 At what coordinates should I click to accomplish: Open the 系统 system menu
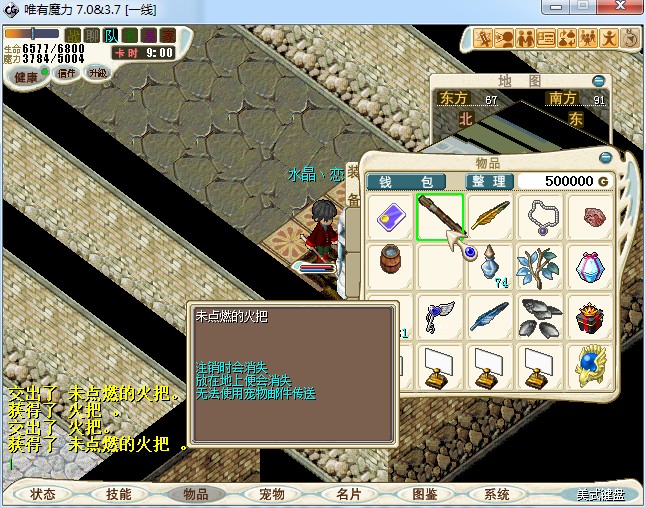497,494
